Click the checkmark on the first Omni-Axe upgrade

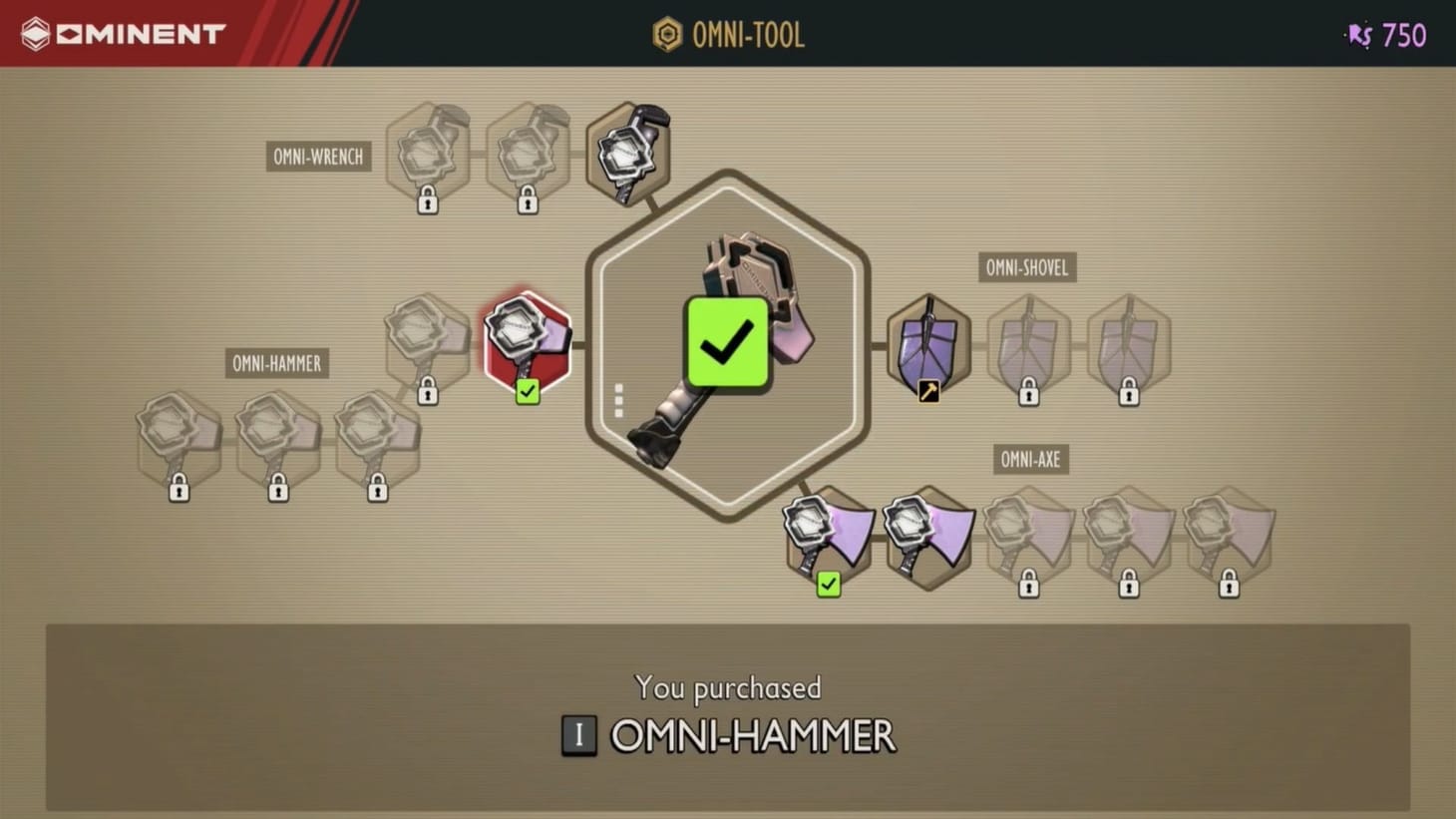[x=829, y=585]
